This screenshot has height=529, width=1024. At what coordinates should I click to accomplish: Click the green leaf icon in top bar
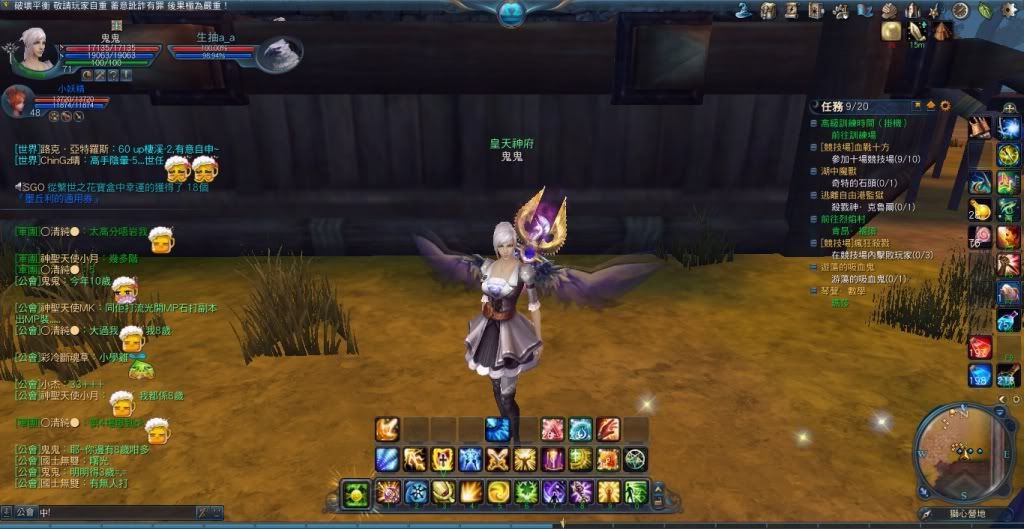[983, 10]
